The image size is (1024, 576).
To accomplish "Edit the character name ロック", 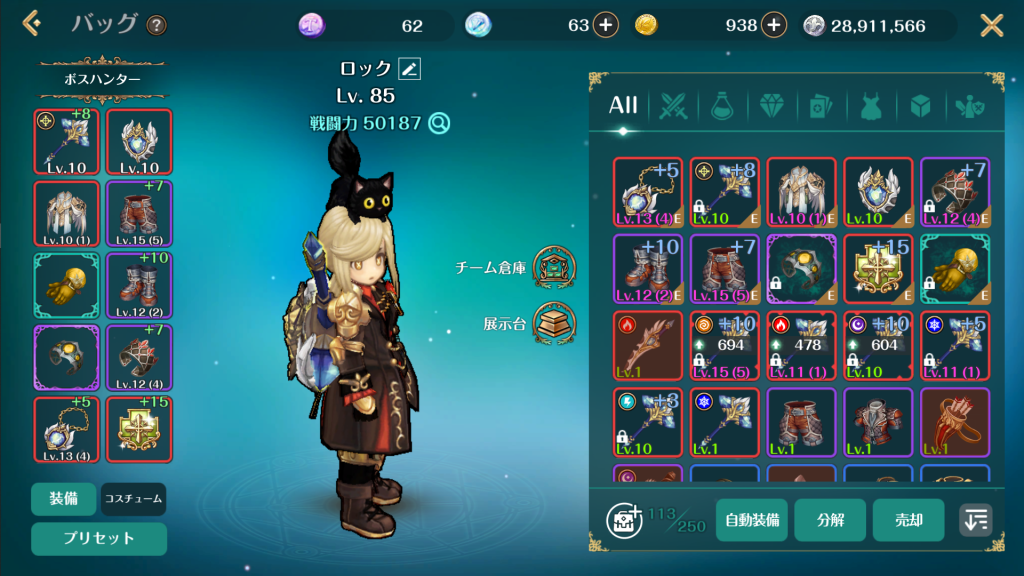I will point(409,68).
